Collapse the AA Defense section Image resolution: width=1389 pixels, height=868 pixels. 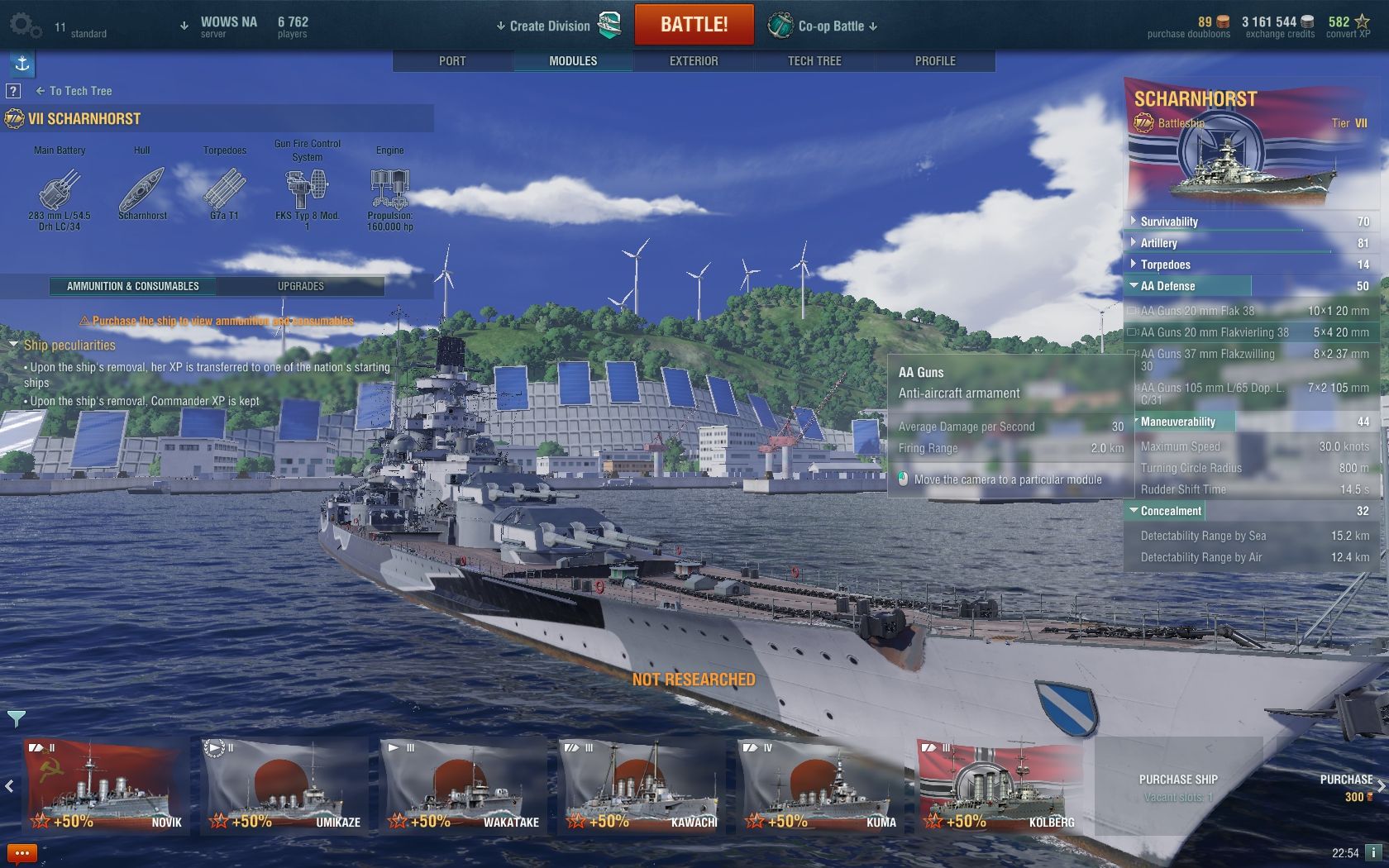1167,286
